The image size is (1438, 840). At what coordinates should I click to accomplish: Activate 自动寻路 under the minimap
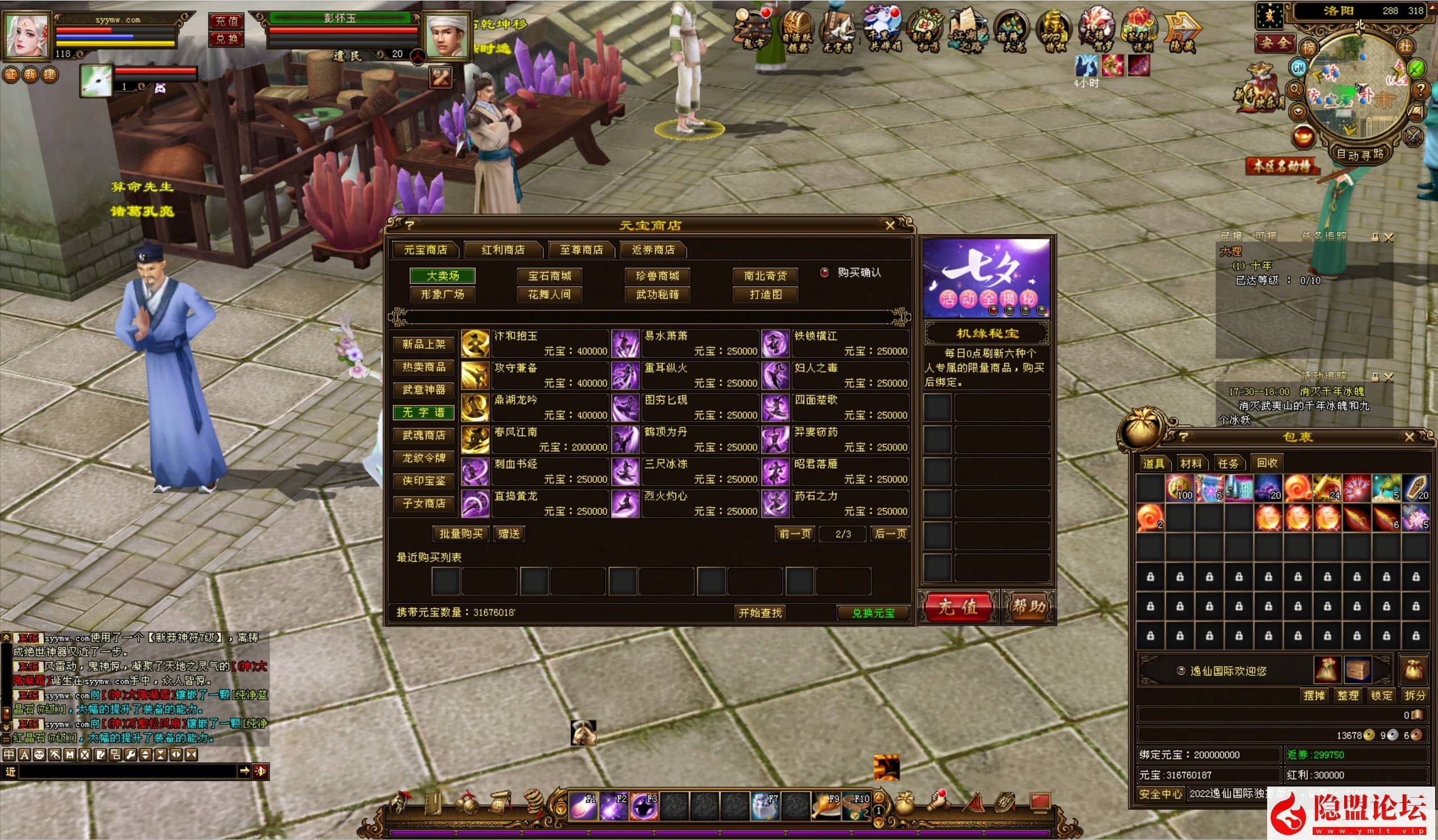coord(1361,154)
